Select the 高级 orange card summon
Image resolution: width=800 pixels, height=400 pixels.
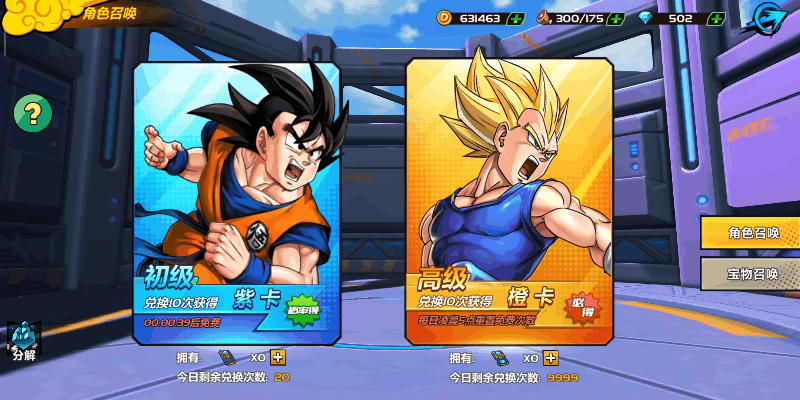coord(508,200)
